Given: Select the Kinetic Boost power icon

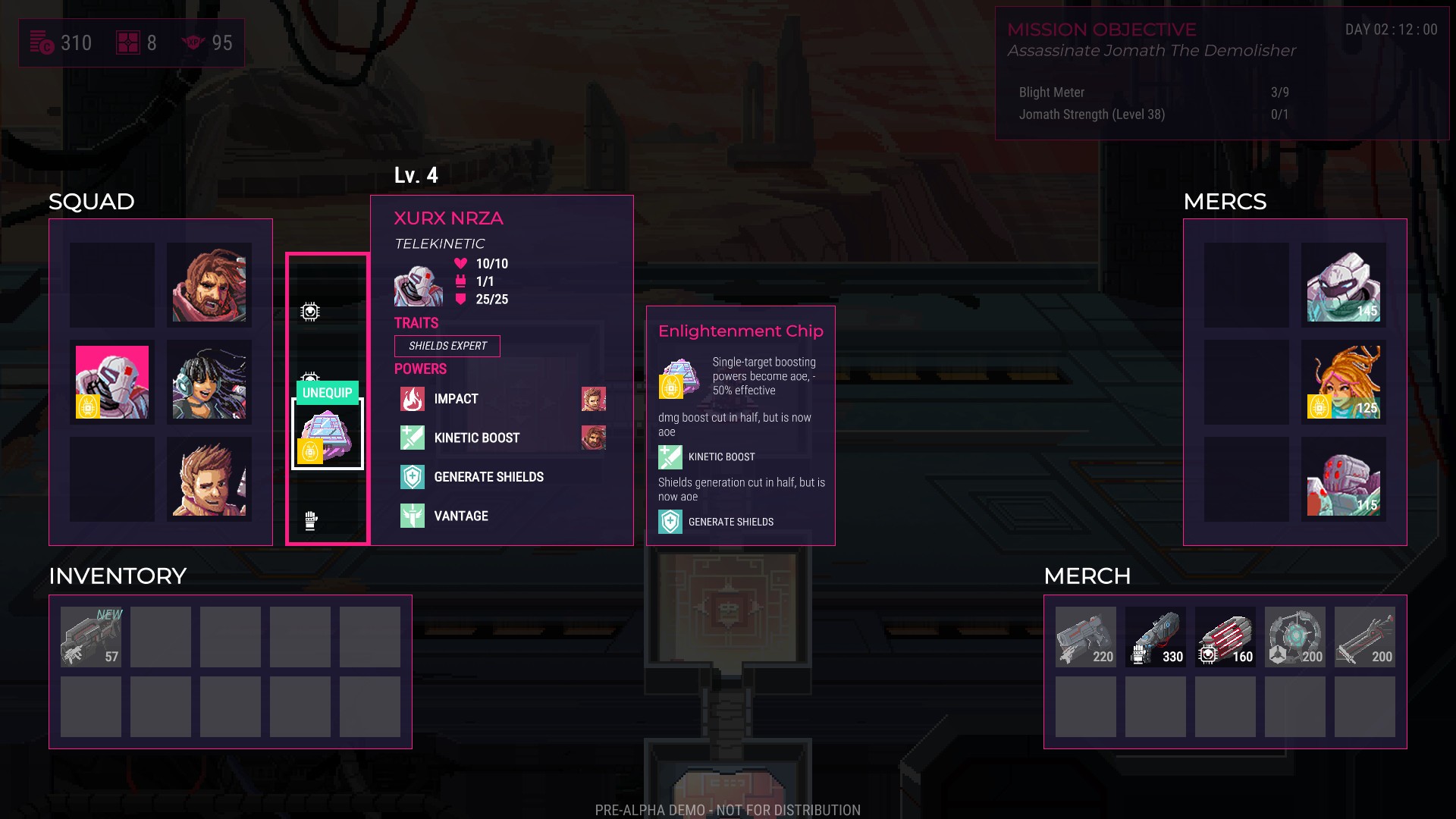Looking at the screenshot, I should (x=412, y=438).
